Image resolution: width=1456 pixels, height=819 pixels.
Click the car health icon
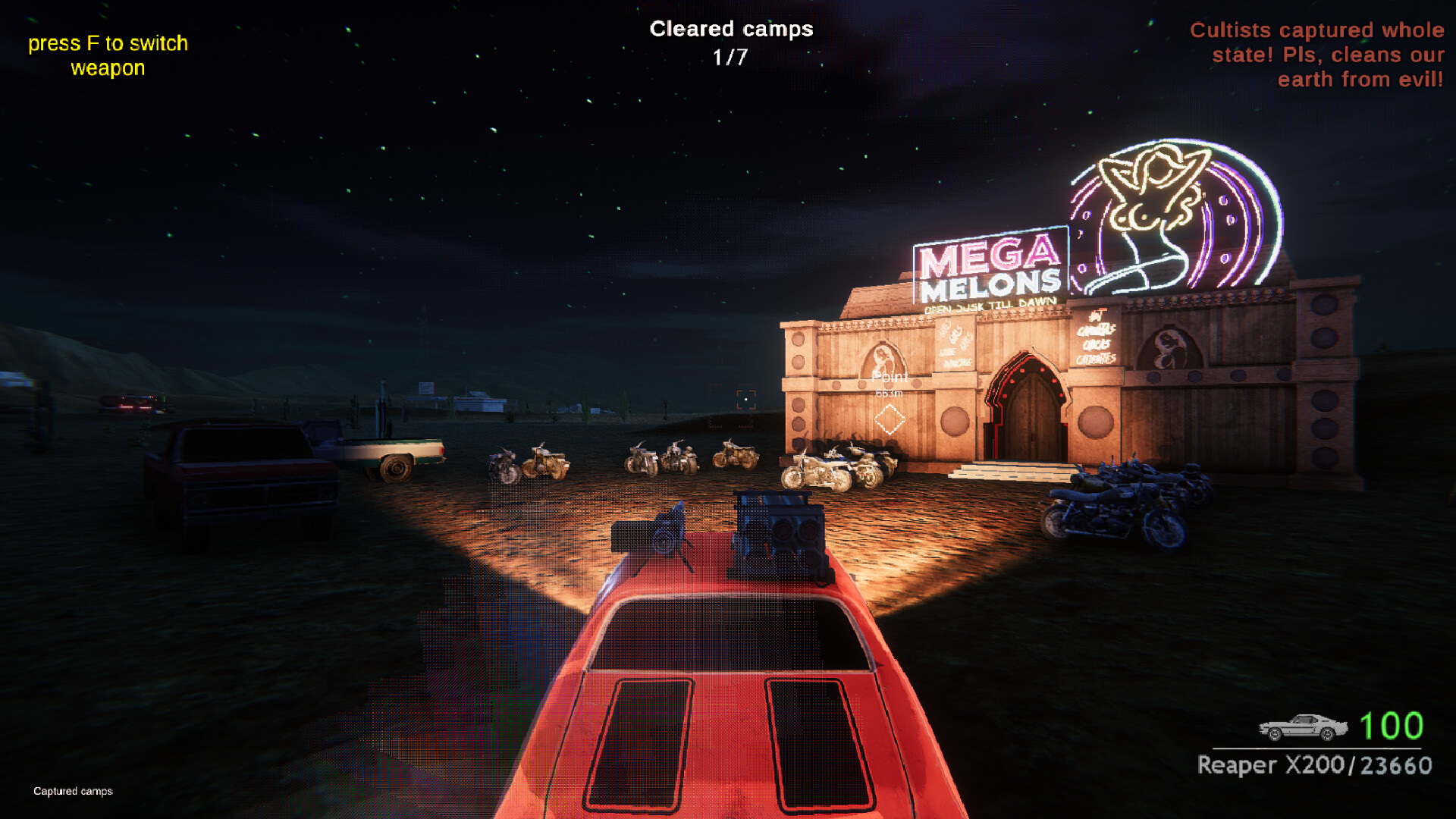(1303, 725)
